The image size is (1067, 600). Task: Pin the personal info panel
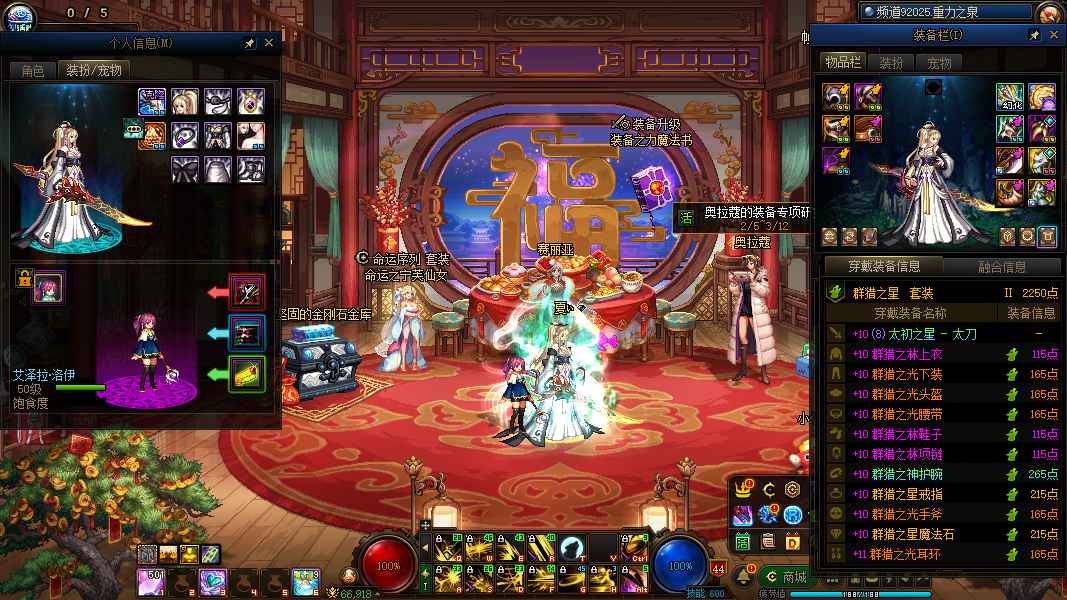point(249,44)
